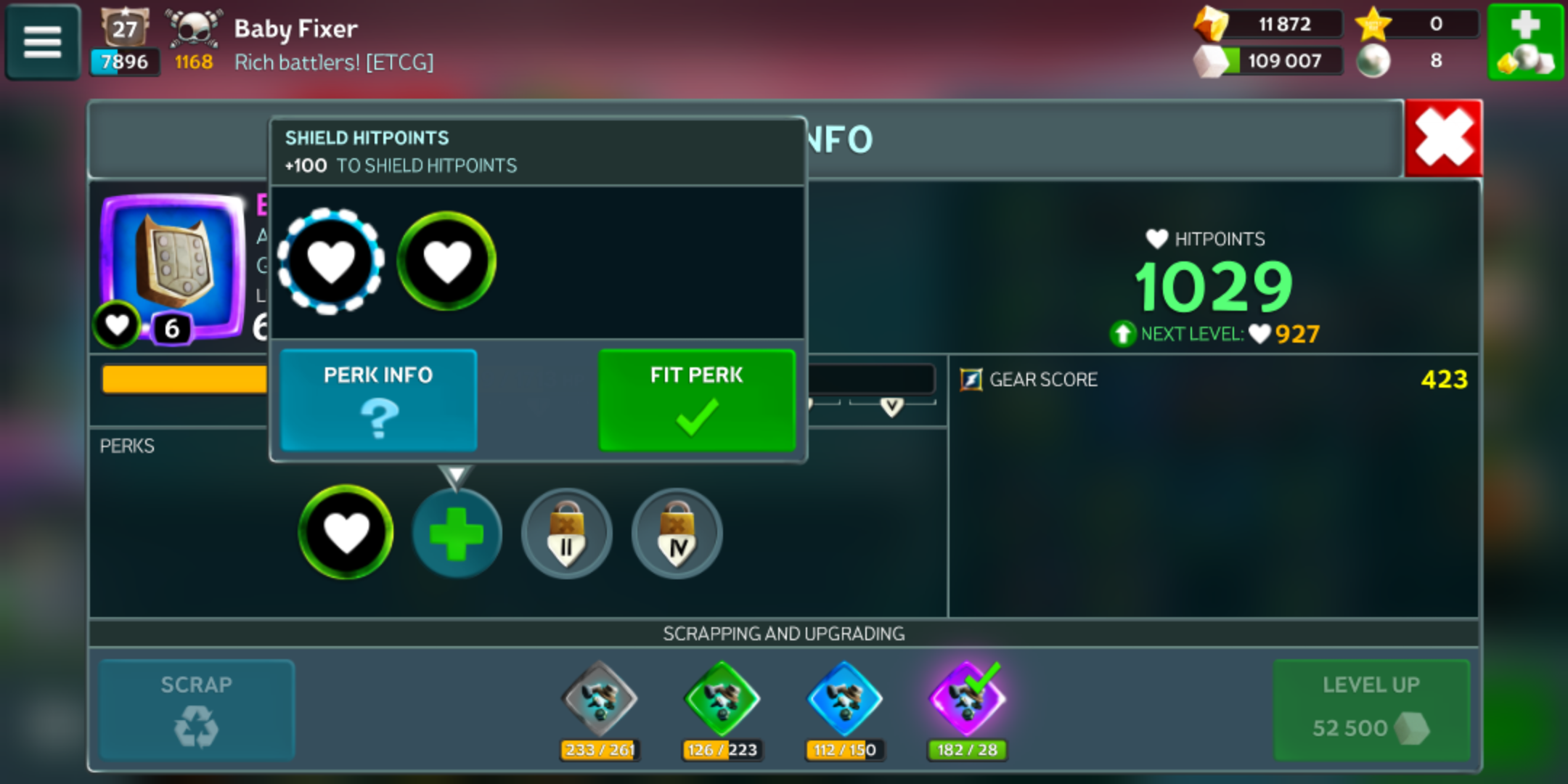Select the blue rare parts icon
This screenshot has height=784, width=1568.
pyautogui.click(x=844, y=699)
